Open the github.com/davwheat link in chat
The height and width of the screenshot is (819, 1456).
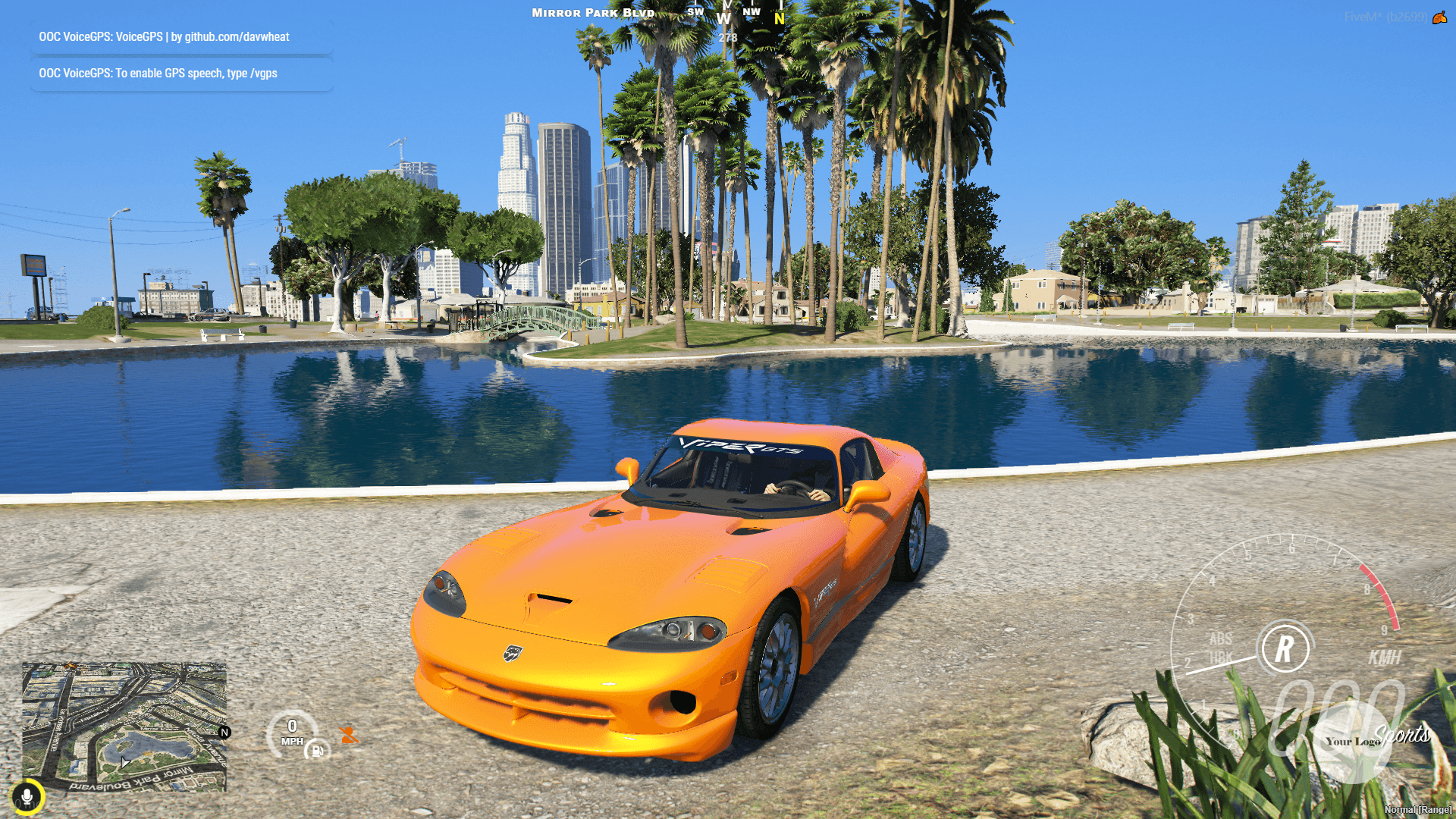[x=235, y=36]
